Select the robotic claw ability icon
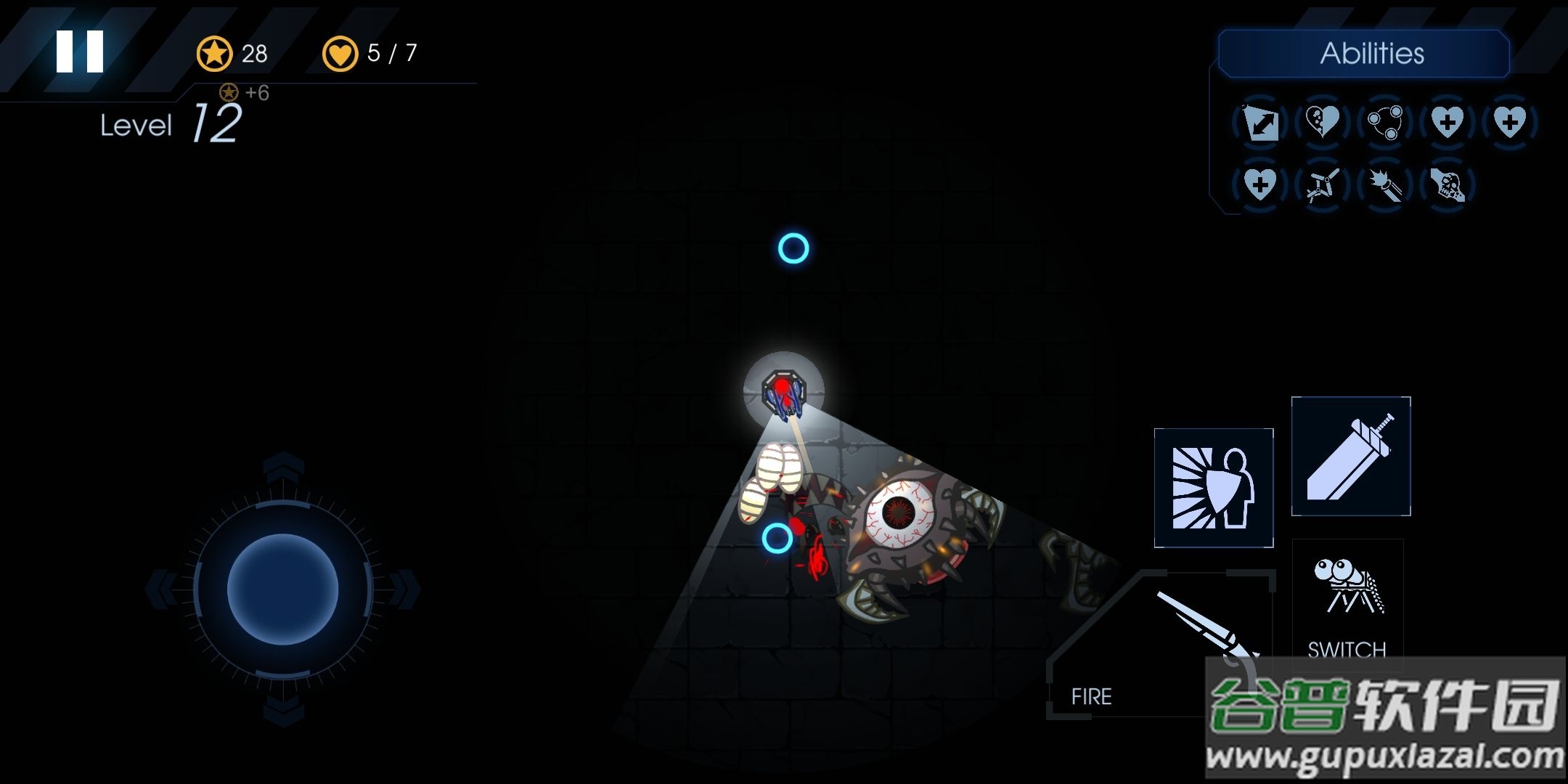The height and width of the screenshot is (784, 1568). click(x=1322, y=184)
